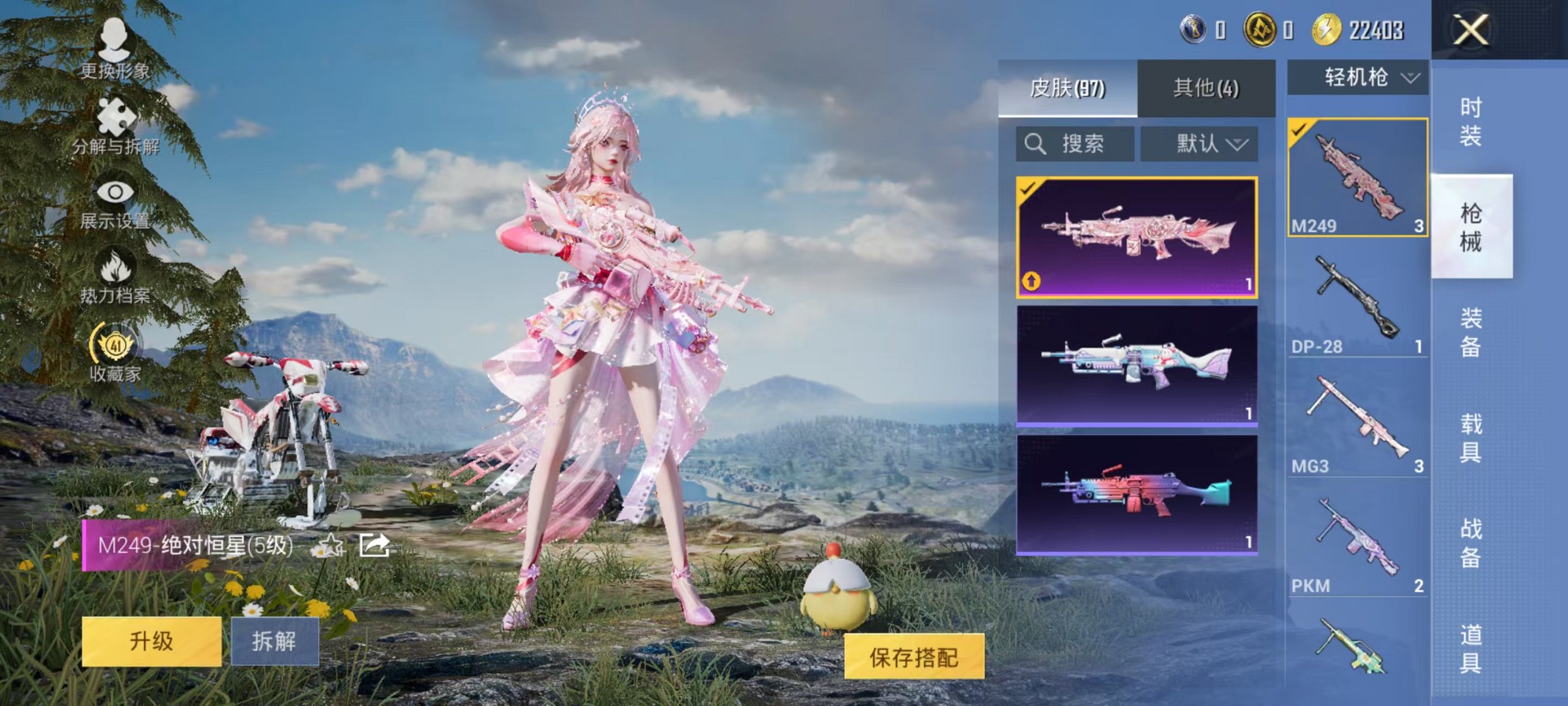Open the 更换形象 avatar change icon
The image size is (1568, 706).
tap(115, 49)
